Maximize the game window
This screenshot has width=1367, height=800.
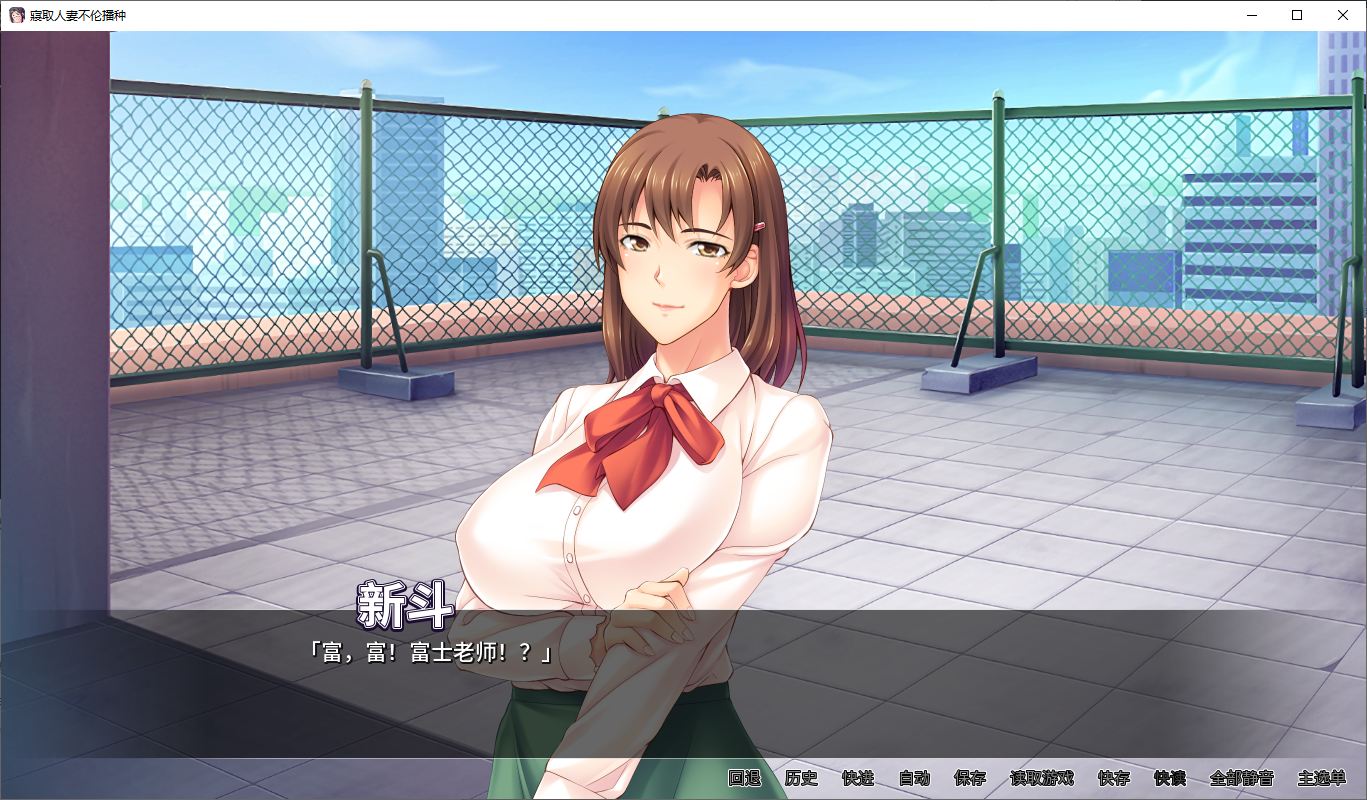(x=1297, y=15)
